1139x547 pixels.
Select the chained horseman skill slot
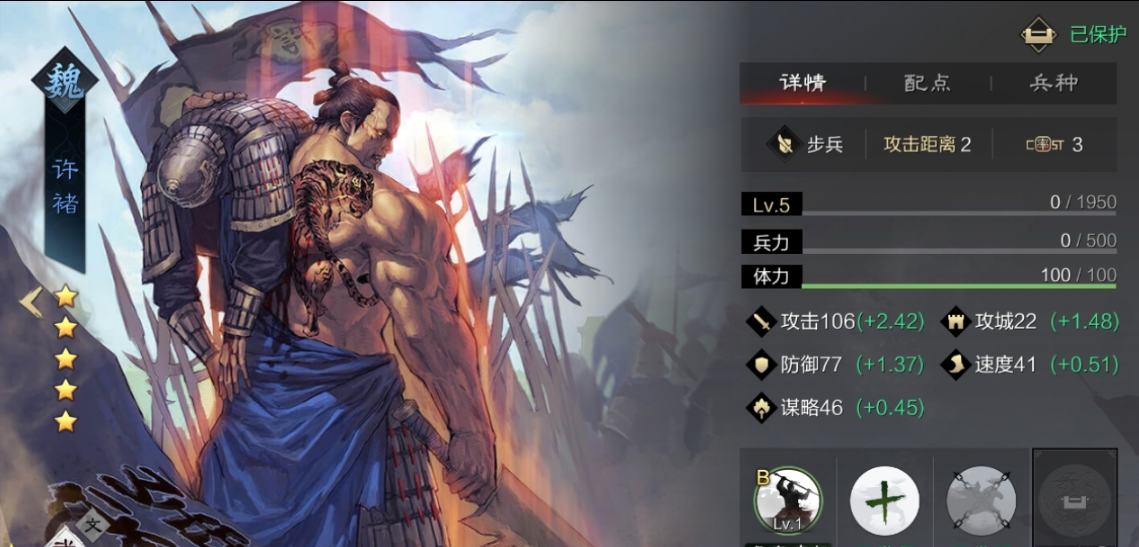[x=981, y=500]
